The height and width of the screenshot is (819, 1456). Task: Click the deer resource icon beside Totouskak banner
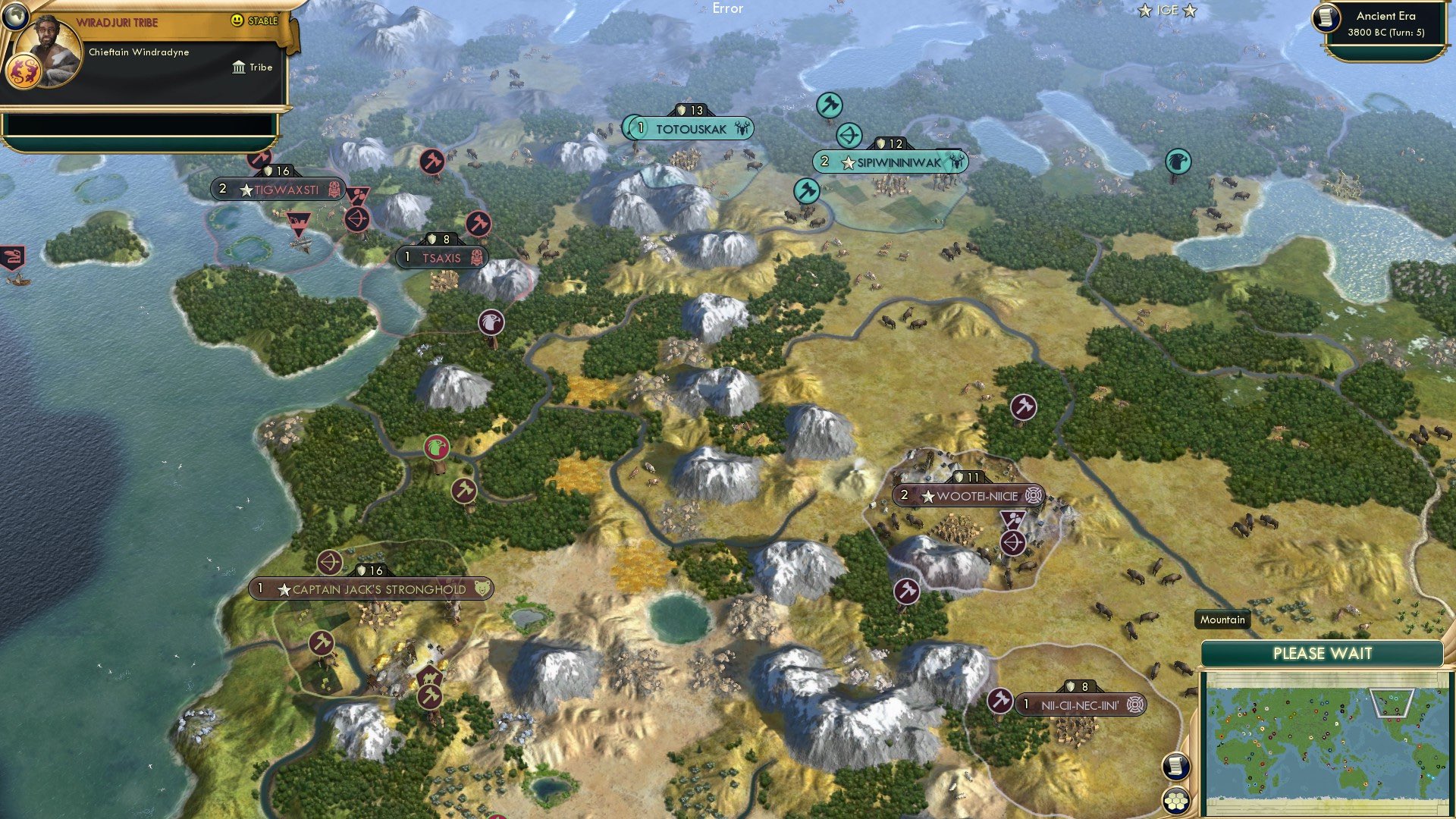pyautogui.click(x=739, y=129)
